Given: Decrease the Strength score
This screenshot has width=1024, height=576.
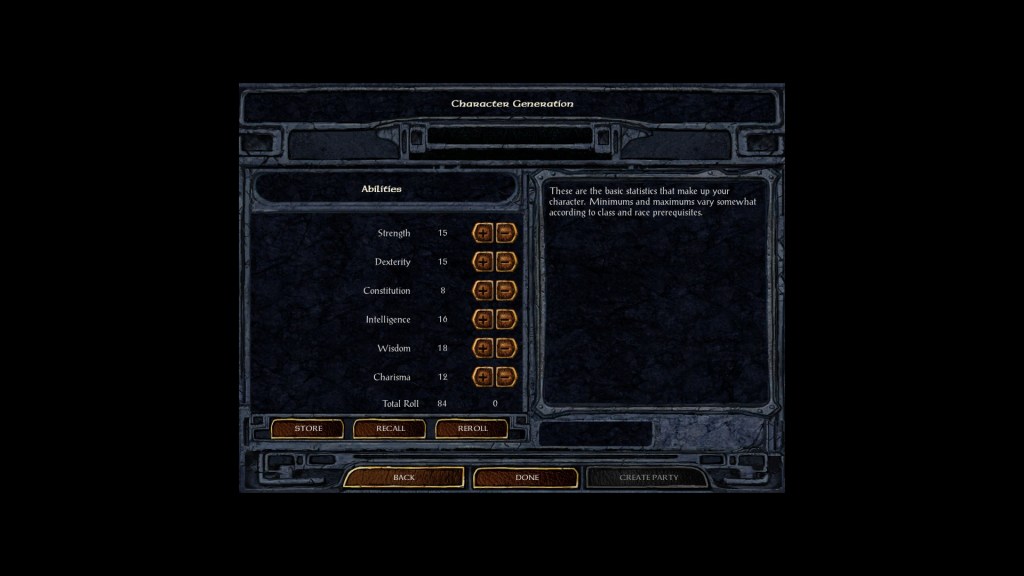Looking at the screenshot, I should click(x=506, y=233).
